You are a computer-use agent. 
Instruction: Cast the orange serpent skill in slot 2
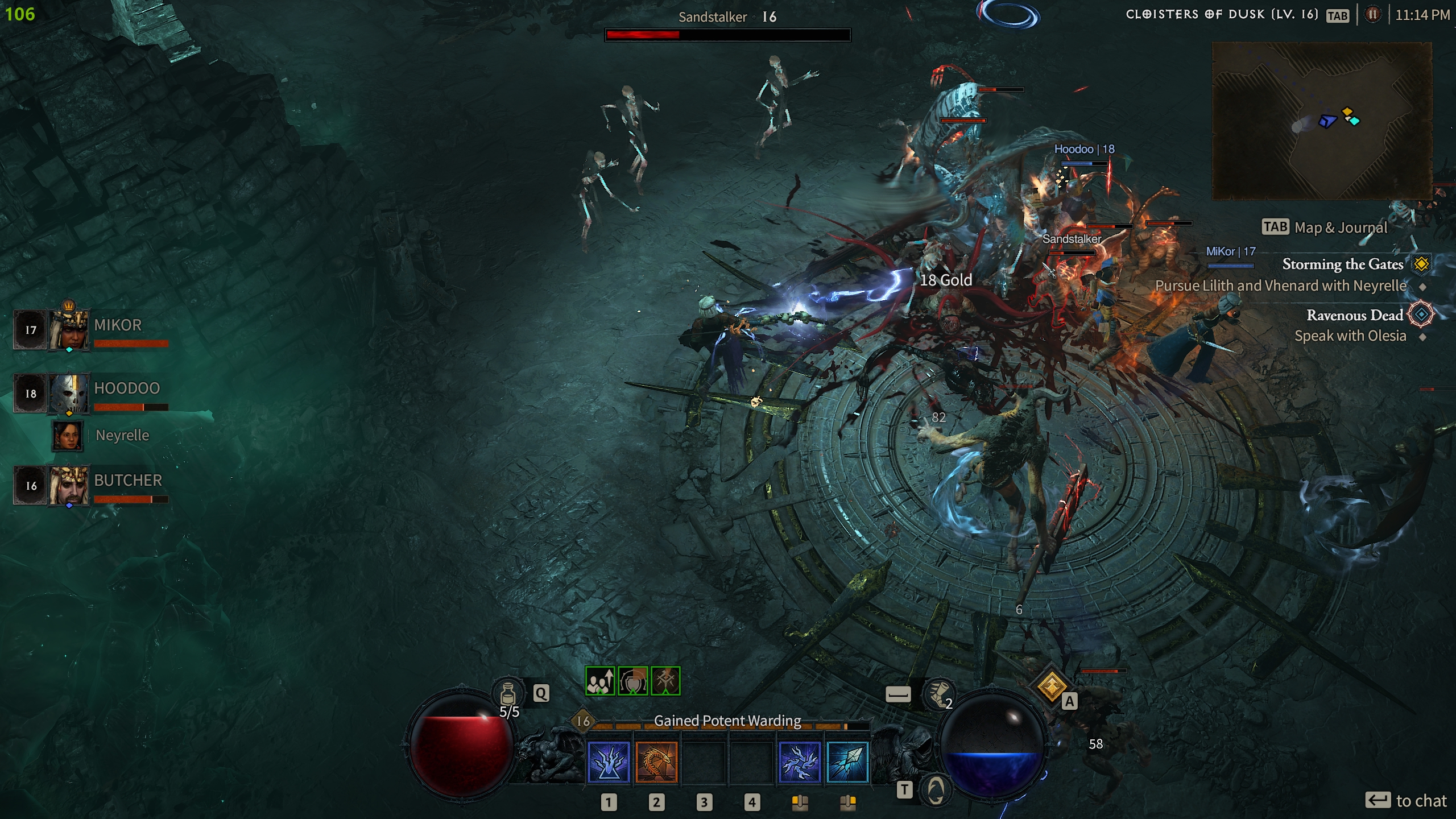[656, 762]
